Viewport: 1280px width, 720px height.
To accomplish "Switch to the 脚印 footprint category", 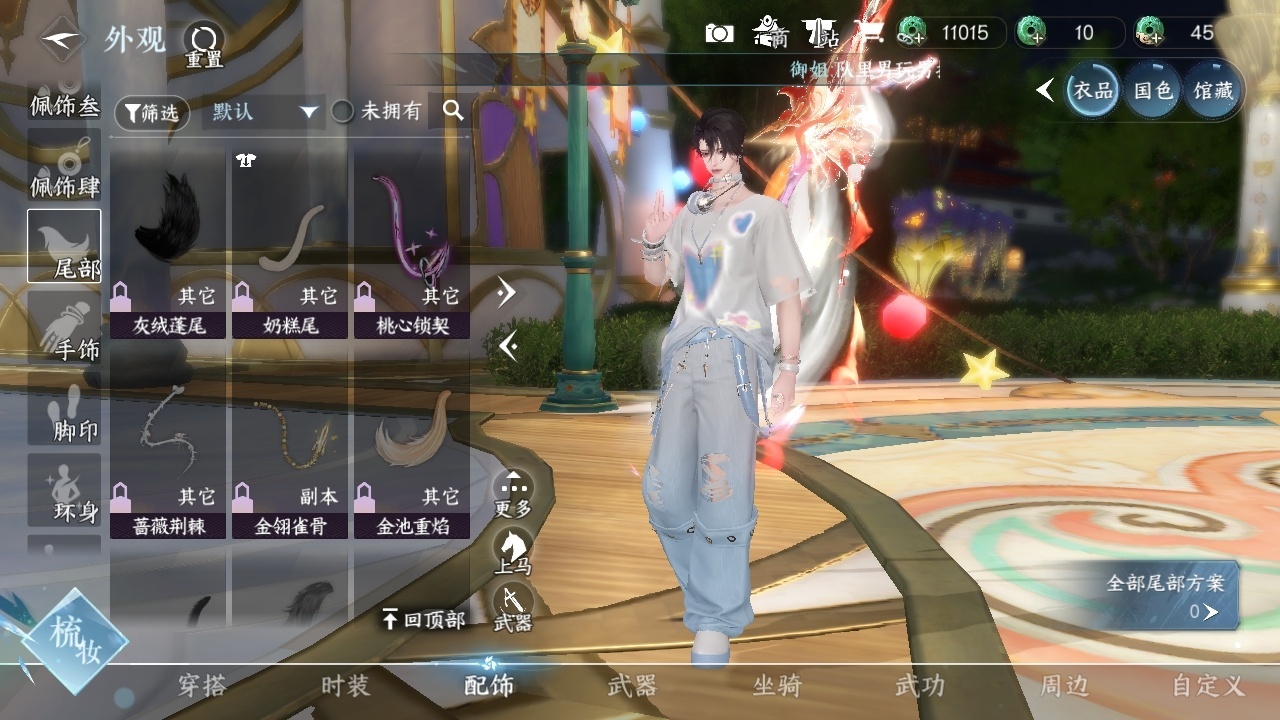I will click(x=64, y=410).
